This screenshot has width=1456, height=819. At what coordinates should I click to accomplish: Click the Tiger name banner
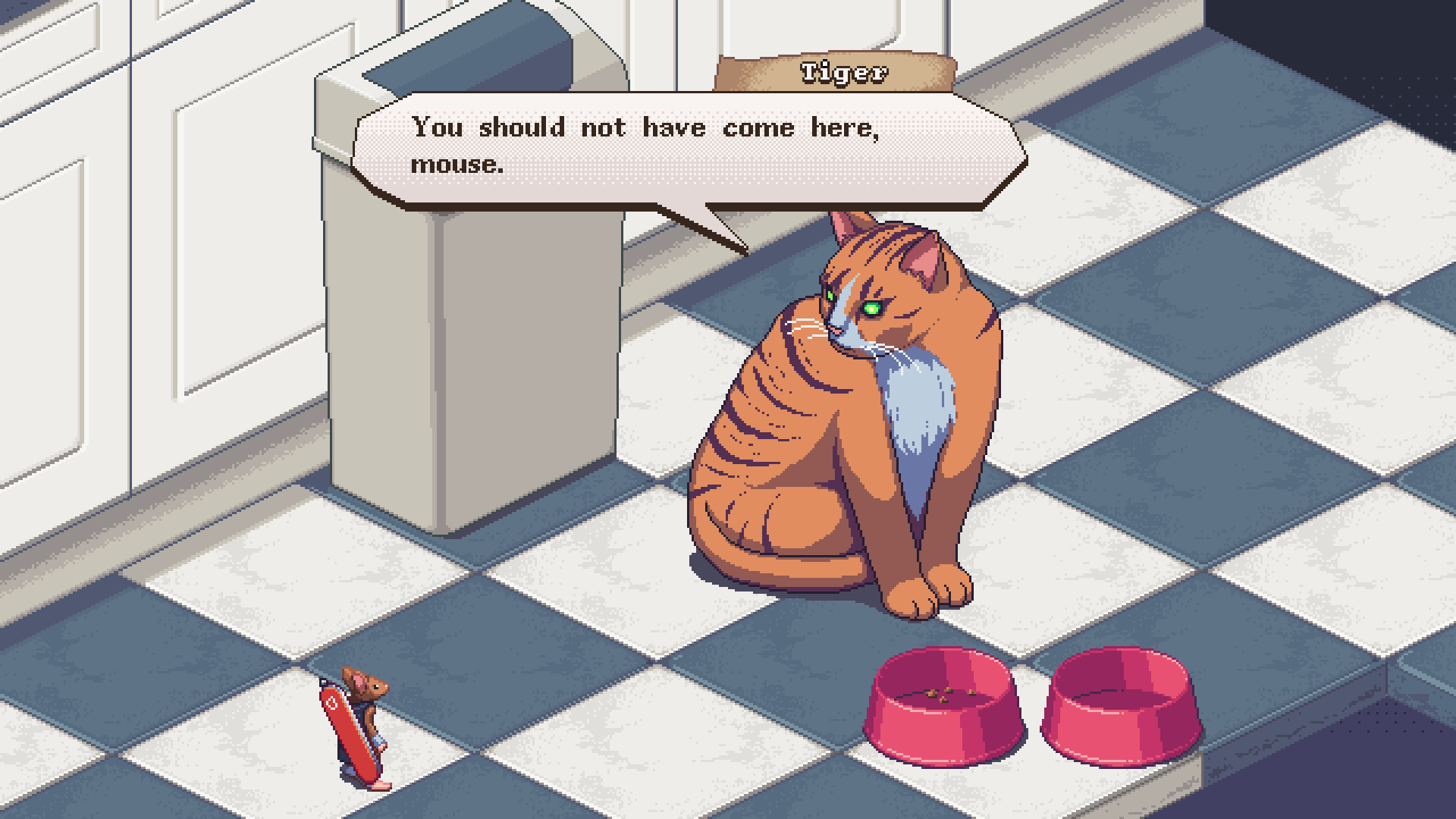pyautogui.click(x=838, y=72)
